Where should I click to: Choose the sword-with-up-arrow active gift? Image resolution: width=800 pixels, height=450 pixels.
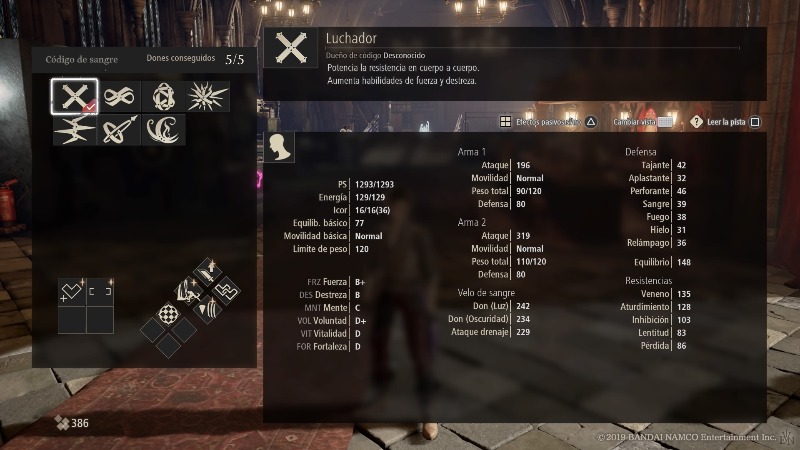[x=206, y=270]
